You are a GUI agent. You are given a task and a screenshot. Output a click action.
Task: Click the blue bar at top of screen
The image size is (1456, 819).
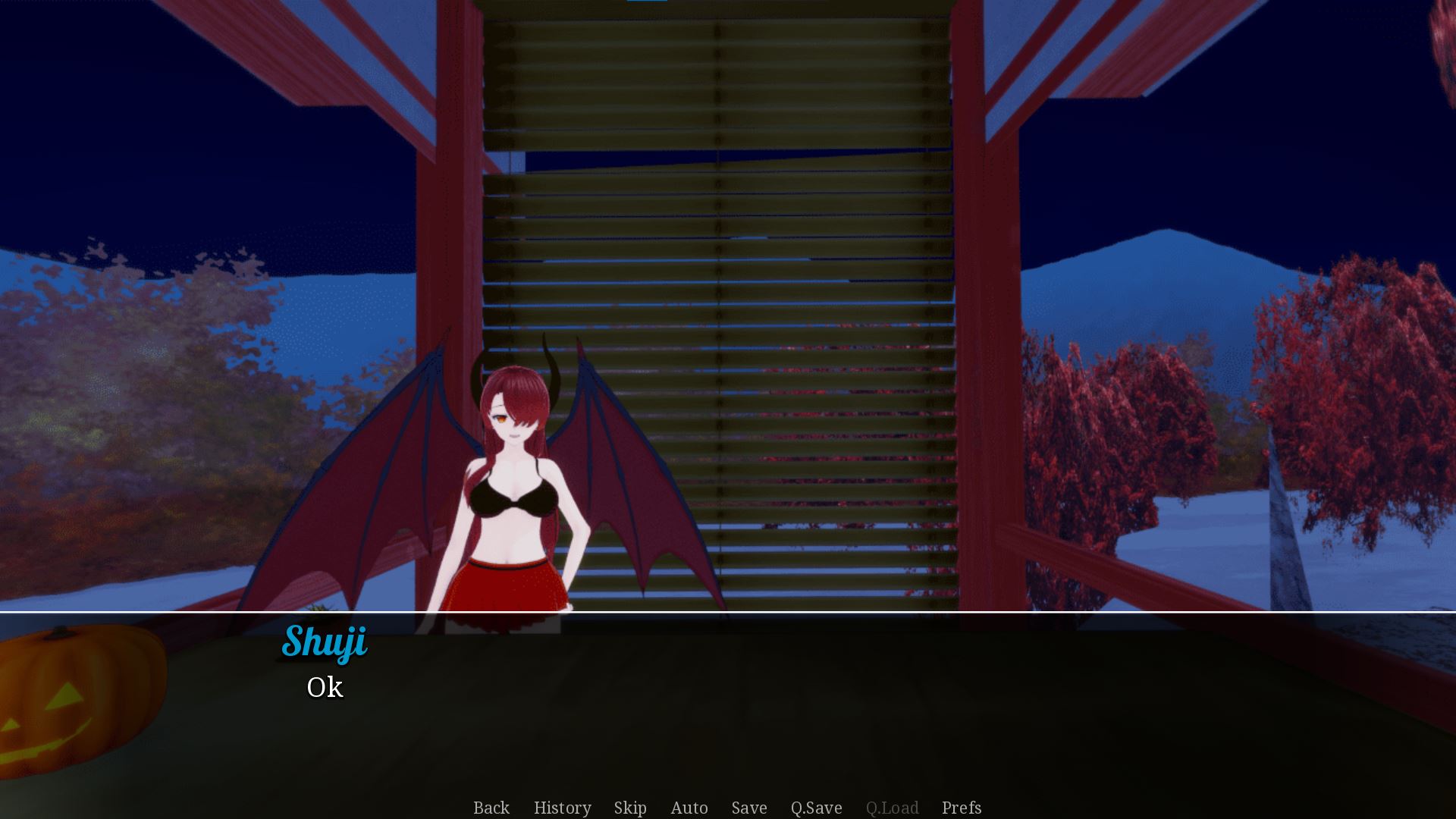648,2
